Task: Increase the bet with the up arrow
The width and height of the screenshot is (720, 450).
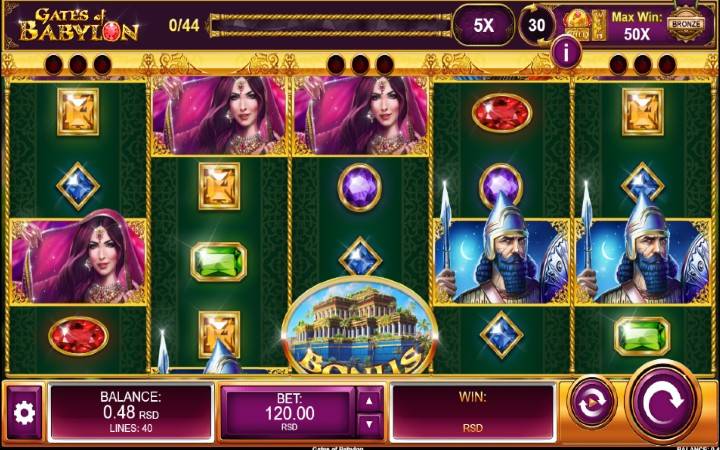Action: pyautogui.click(x=370, y=399)
